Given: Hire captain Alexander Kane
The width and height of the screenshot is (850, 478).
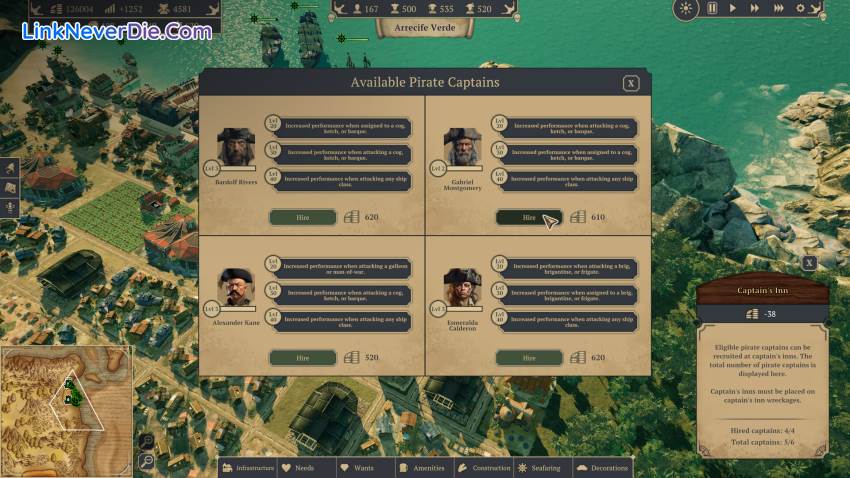Looking at the screenshot, I should tap(302, 357).
